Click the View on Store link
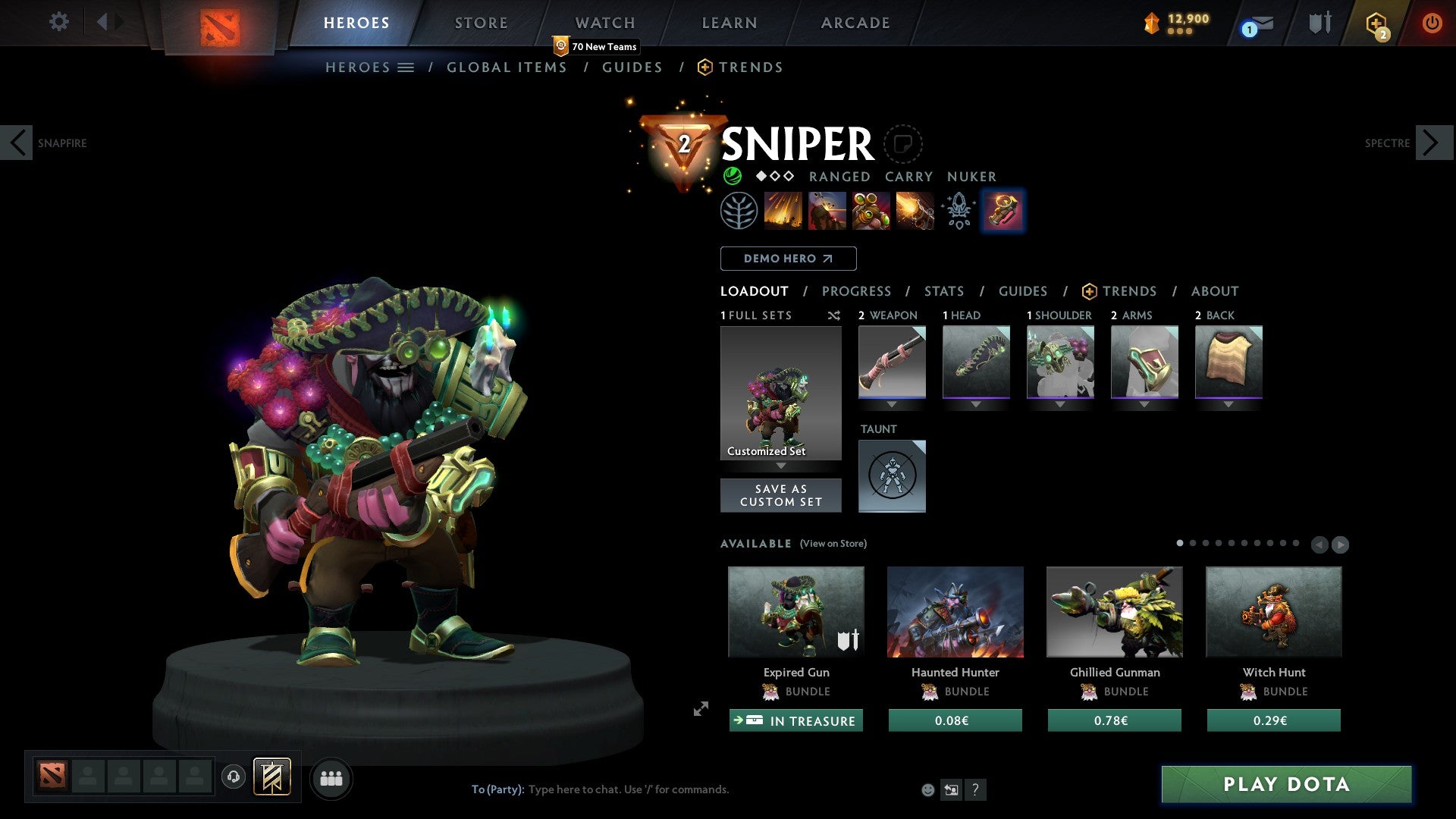Screen dimensions: 1456x819 click(x=831, y=544)
